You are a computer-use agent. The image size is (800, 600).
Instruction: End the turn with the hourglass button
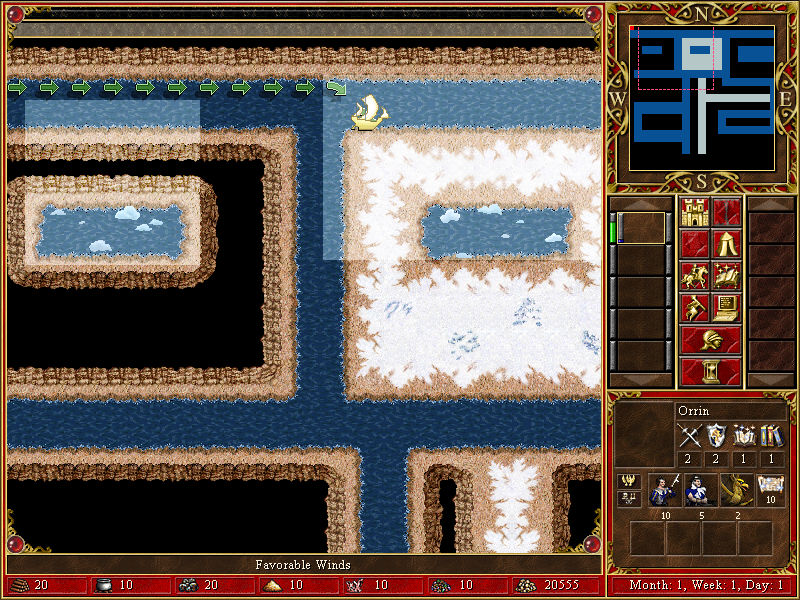tap(710, 372)
